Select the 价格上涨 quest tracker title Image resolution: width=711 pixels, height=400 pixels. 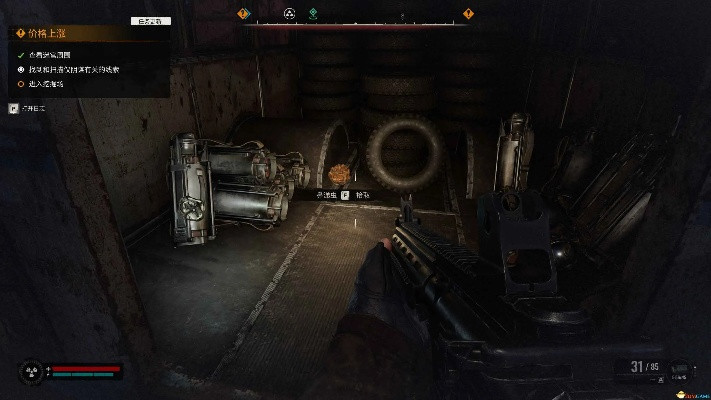pos(48,33)
